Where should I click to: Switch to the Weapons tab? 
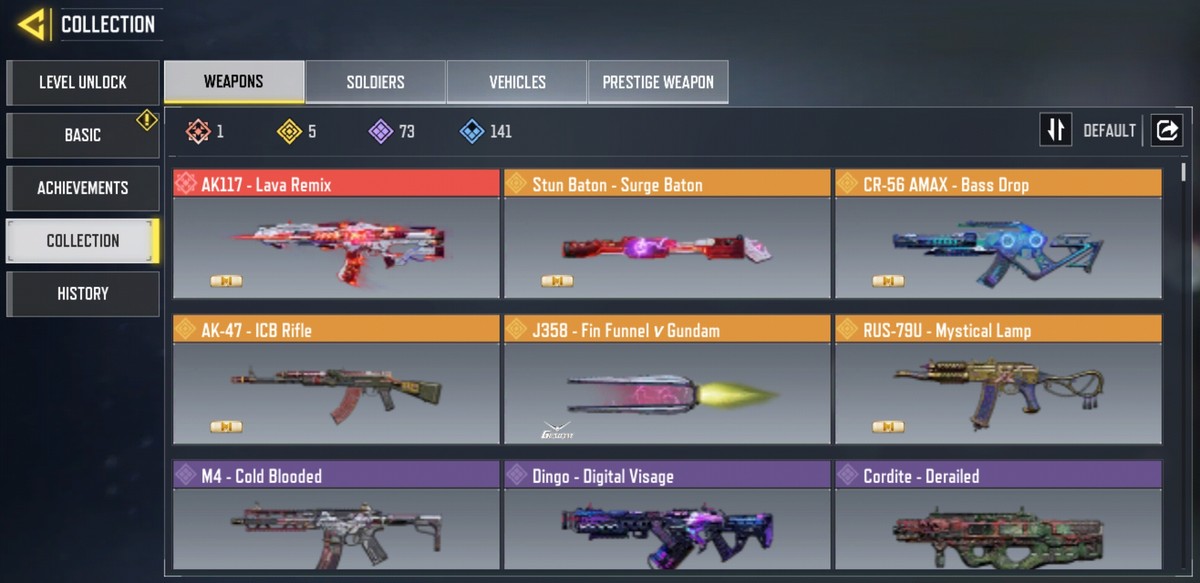[234, 82]
